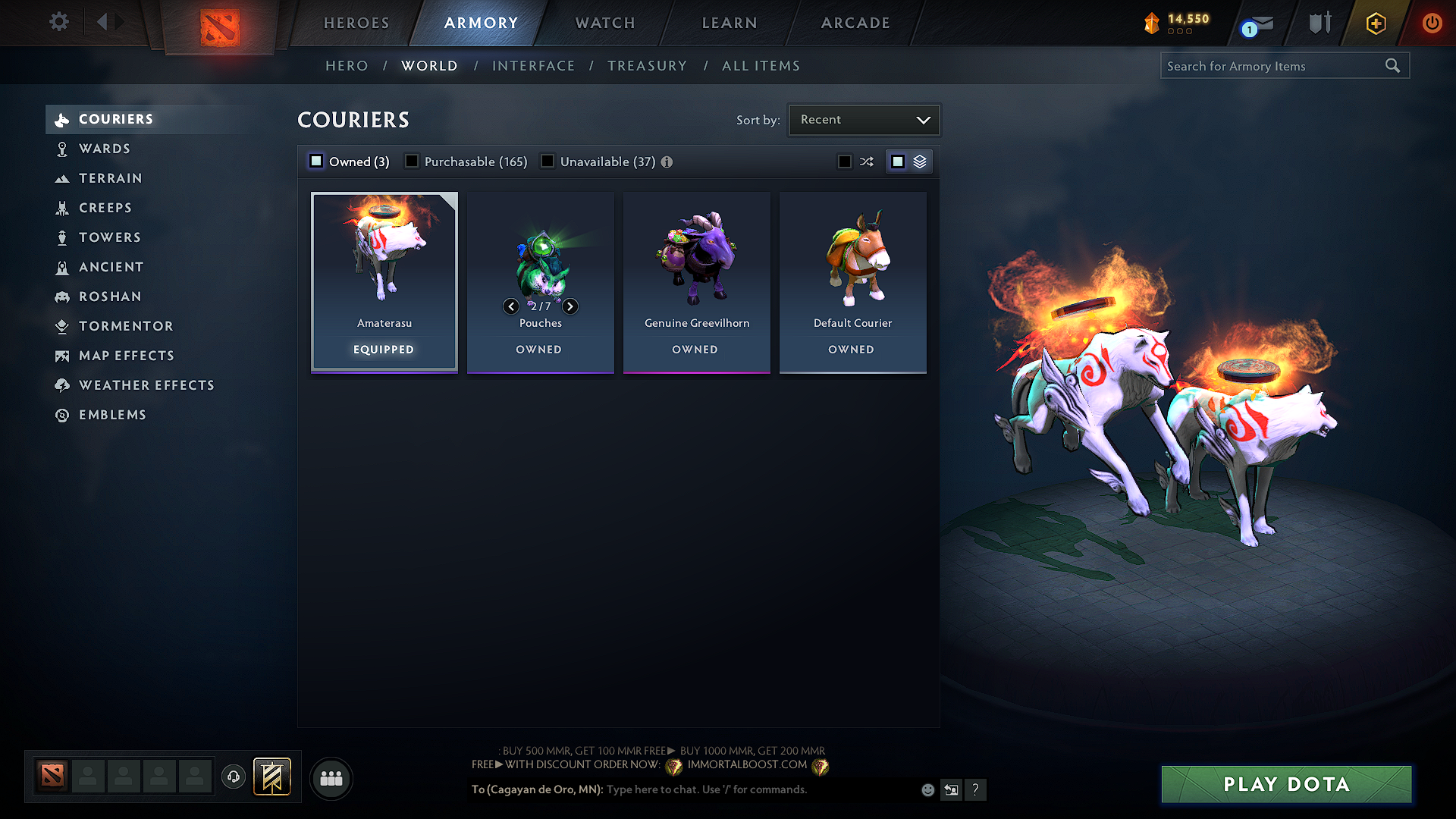Click the left arrow on Pouches card
1456x819 pixels.
pyautogui.click(x=511, y=306)
